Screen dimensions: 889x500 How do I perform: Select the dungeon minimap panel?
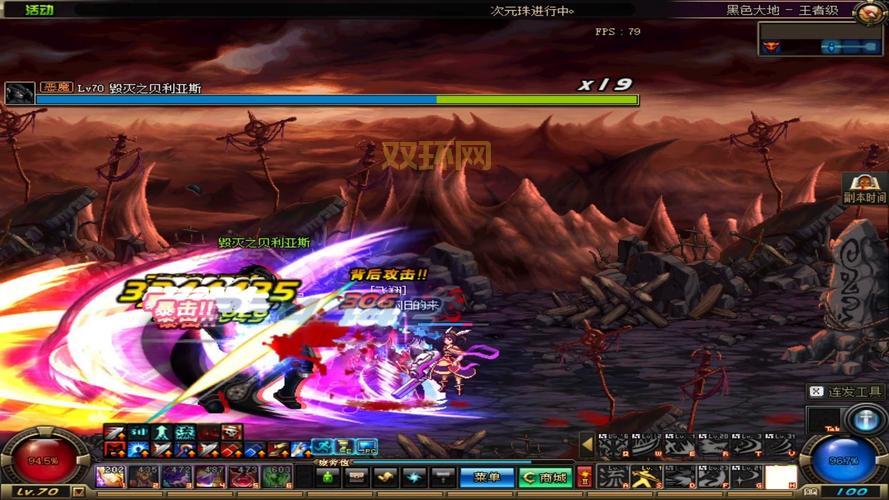coord(819,40)
